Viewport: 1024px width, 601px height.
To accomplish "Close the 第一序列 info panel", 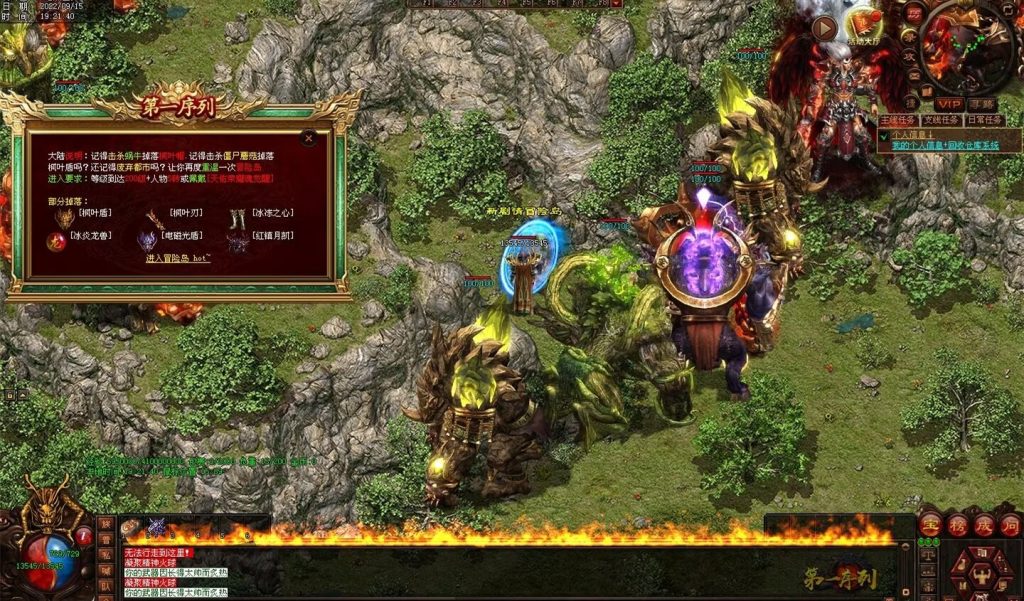I will pos(309,138).
